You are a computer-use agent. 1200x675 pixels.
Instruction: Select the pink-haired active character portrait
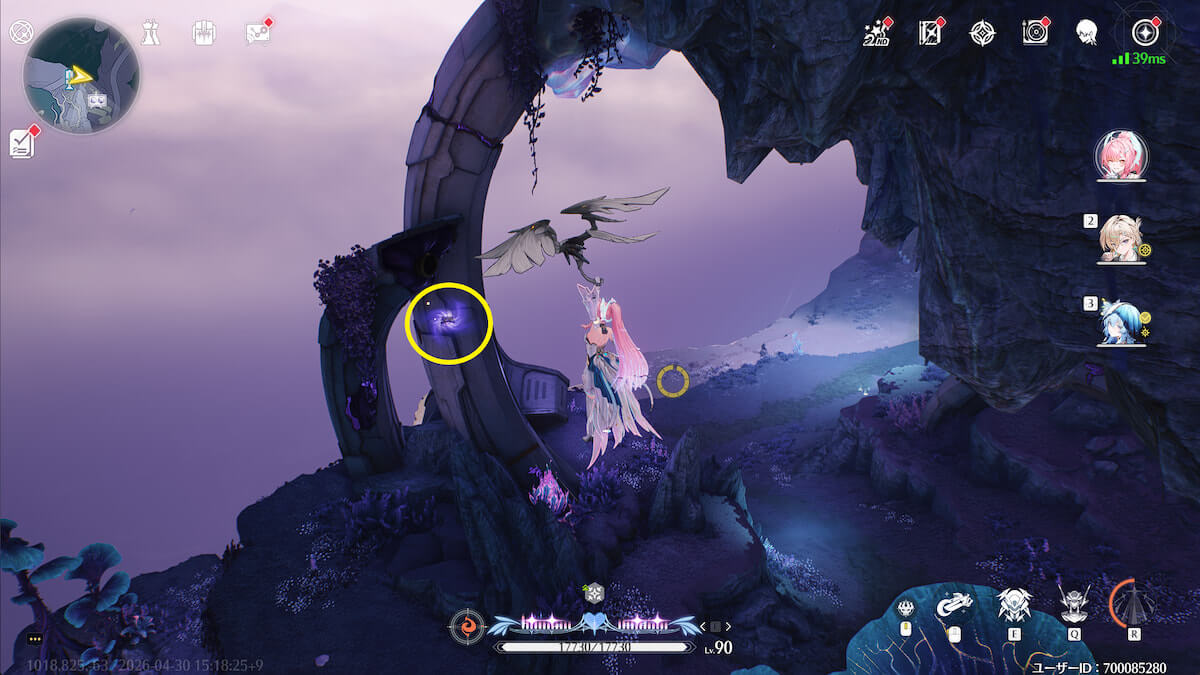click(1121, 155)
